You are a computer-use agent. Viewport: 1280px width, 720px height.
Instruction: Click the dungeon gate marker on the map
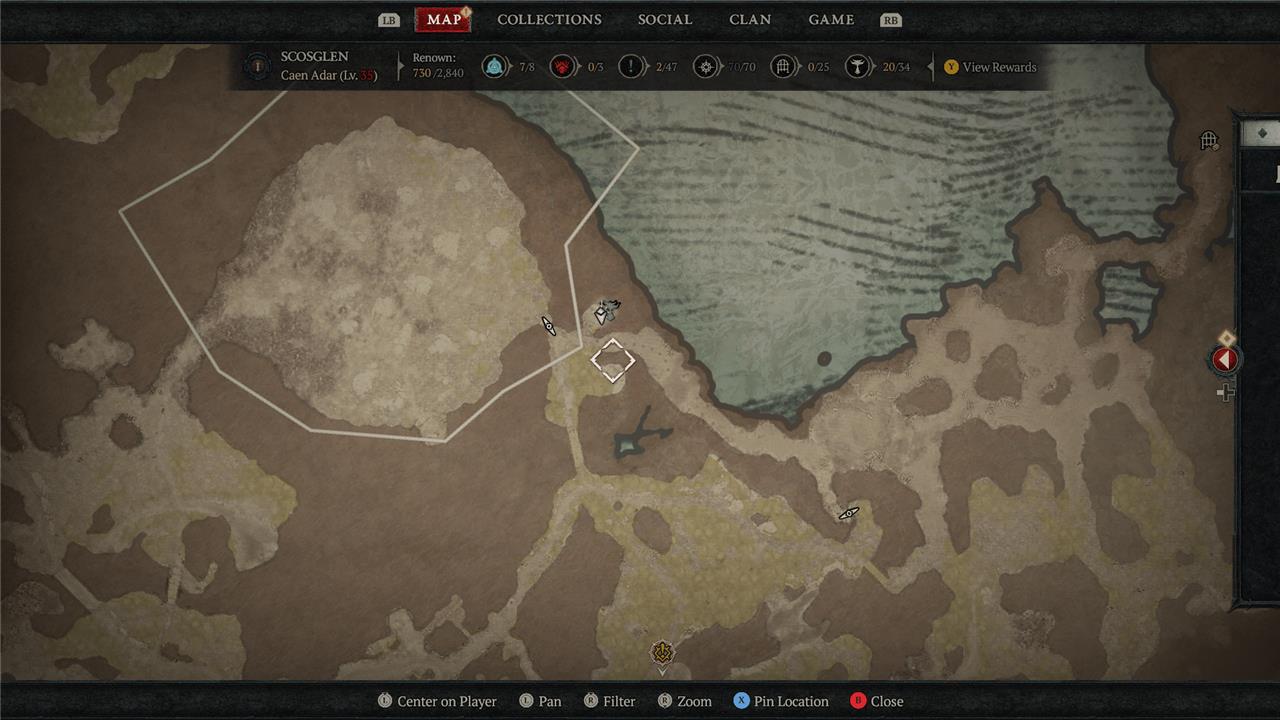pyautogui.click(x=1209, y=141)
